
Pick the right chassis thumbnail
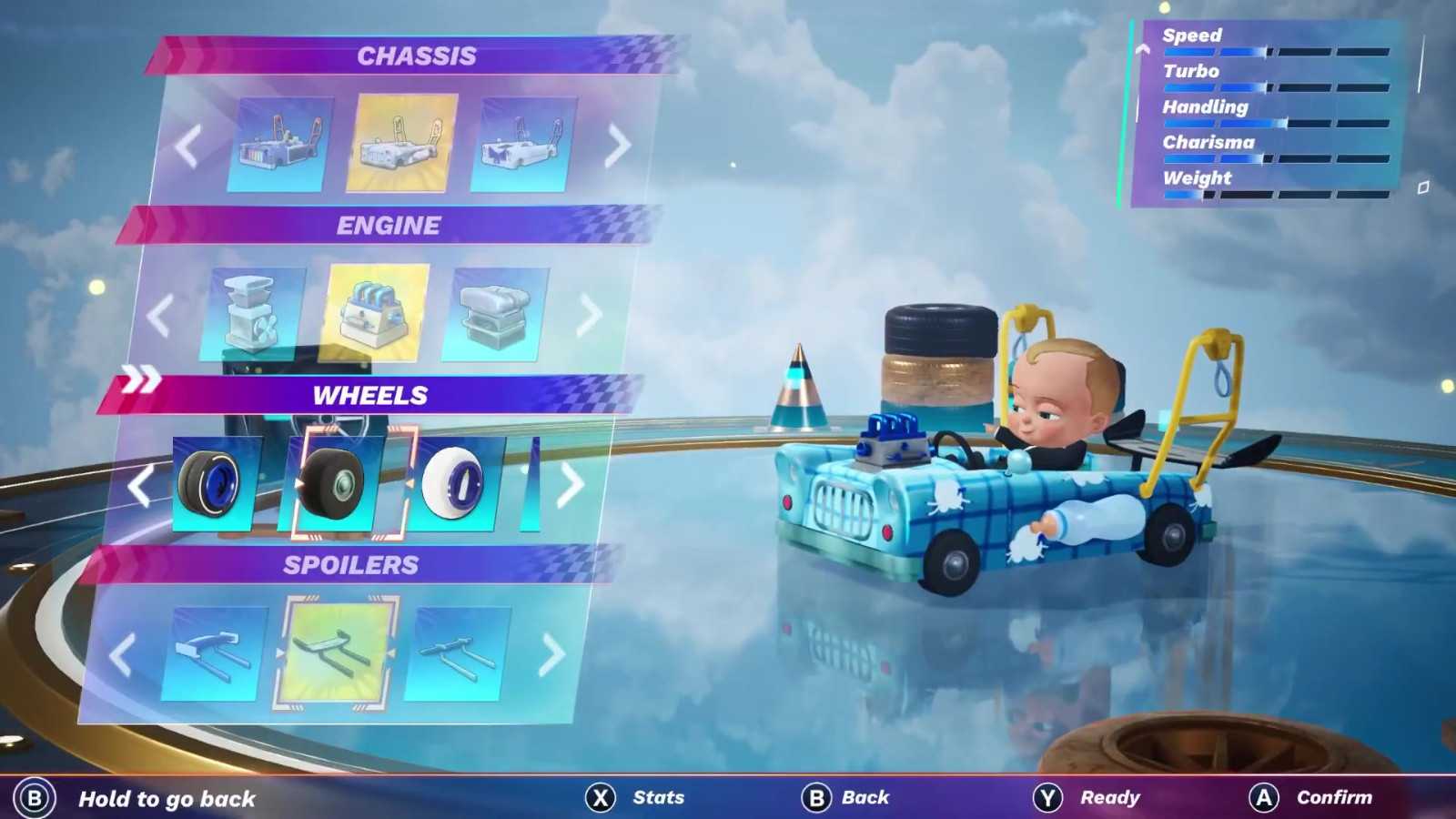(x=523, y=145)
